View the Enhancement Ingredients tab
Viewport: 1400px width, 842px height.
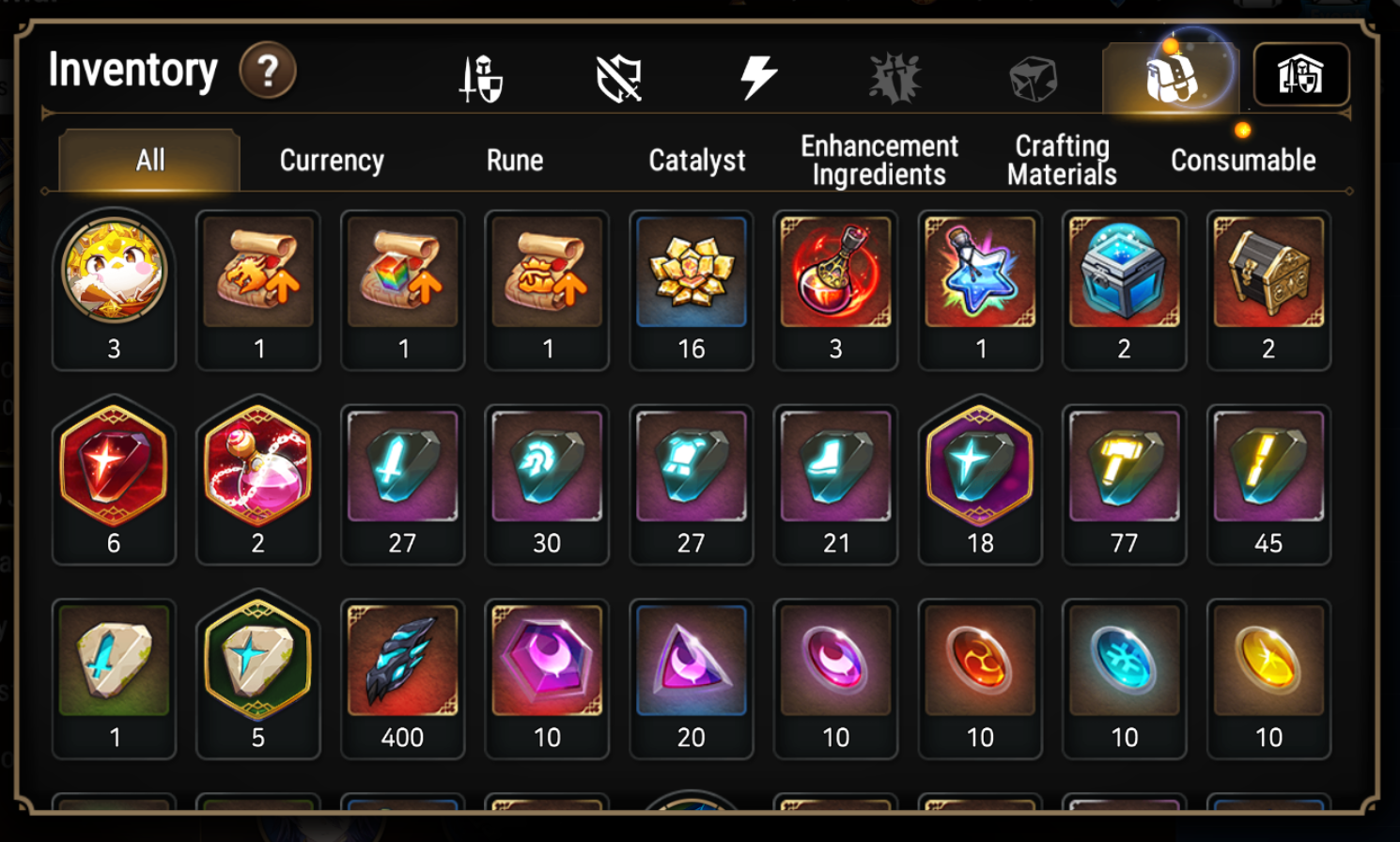click(x=878, y=160)
